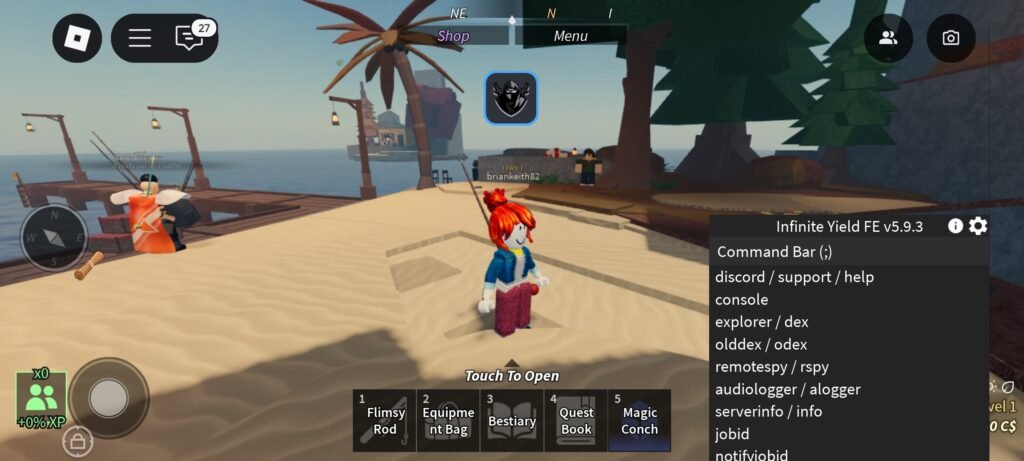Select the Flimsy Rod hotbar slot
Screen dimensions: 1024x461
point(385,421)
